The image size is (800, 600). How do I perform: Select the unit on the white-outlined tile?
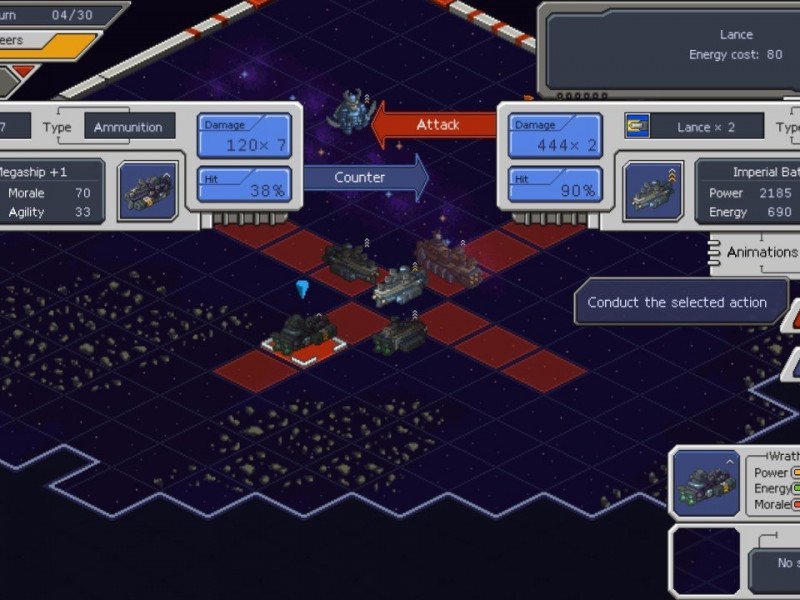tap(305, 333)
